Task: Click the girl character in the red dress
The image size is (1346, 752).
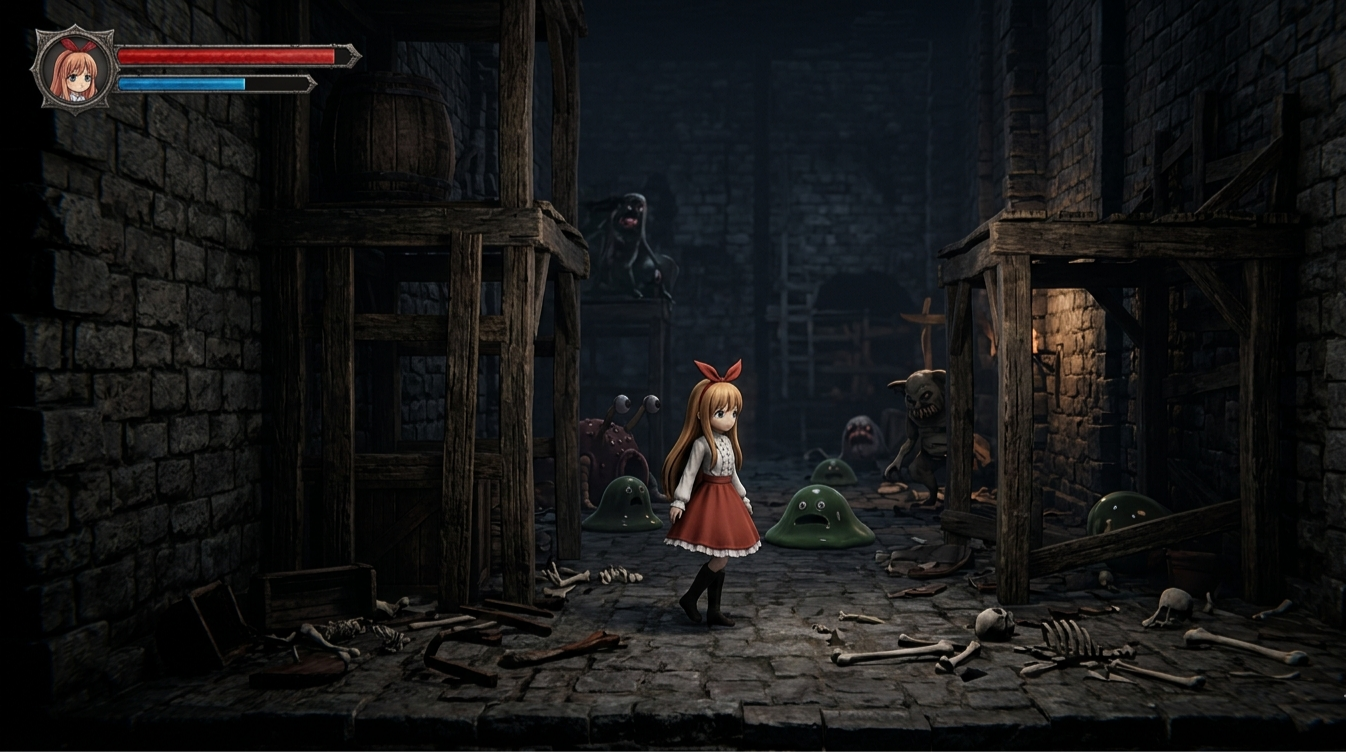Action: 710,480
